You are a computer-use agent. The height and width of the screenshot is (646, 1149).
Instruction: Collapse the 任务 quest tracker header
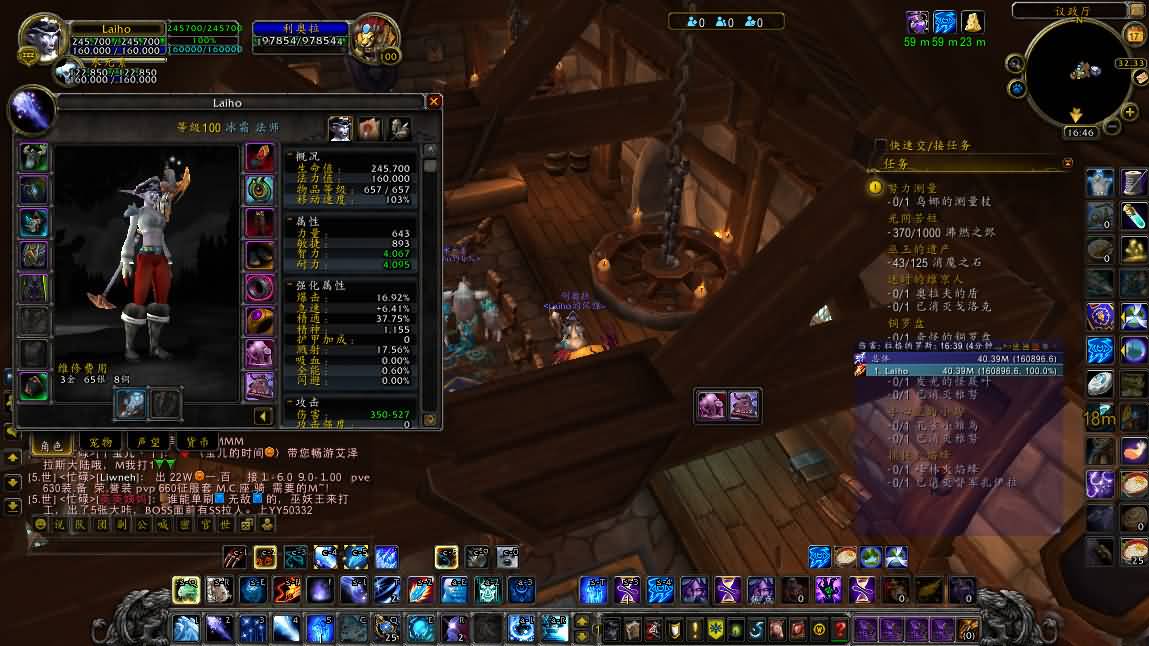[1067, 163]
